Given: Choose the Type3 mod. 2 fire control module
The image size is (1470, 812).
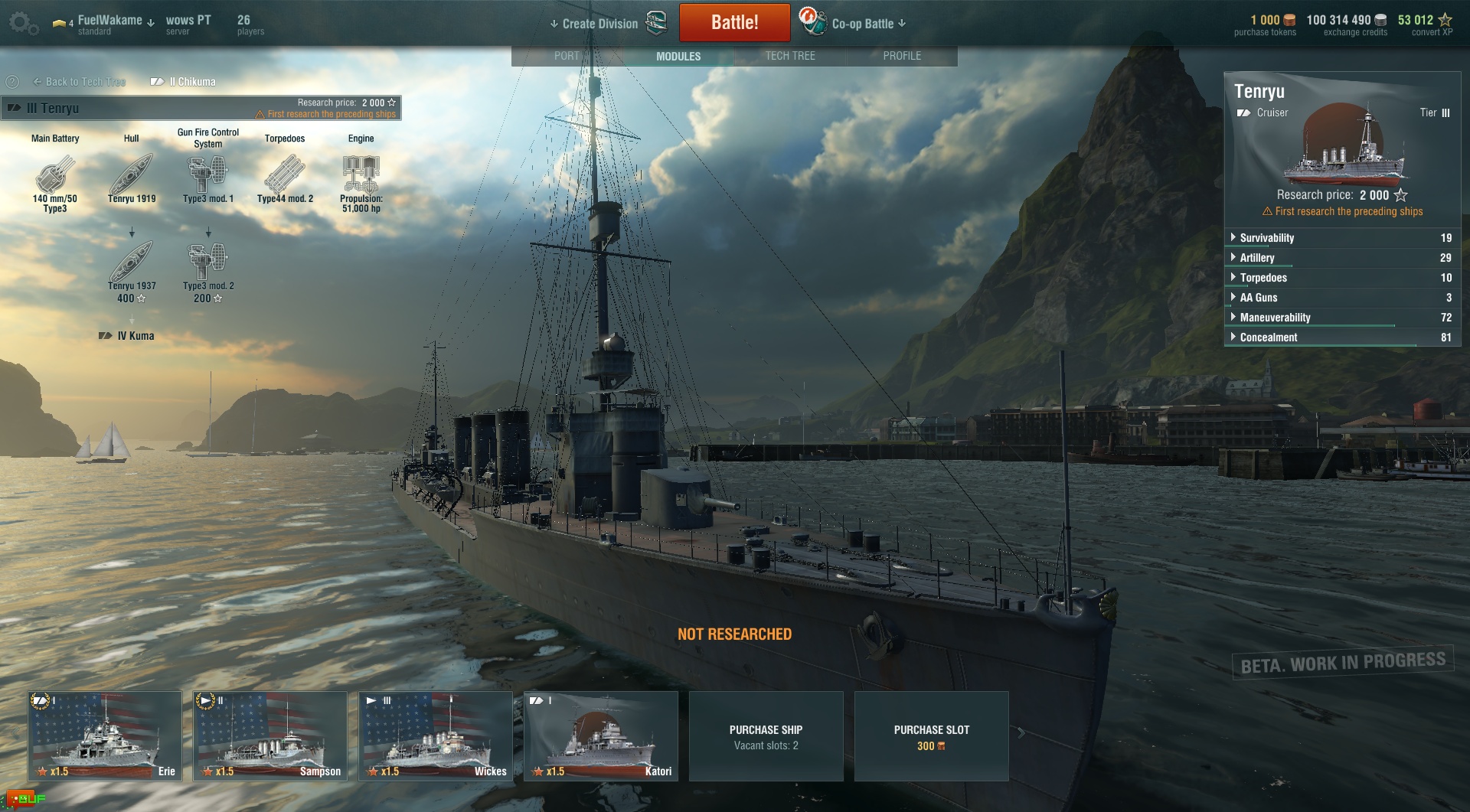Looking at the screenshot, I should pyautogui.click(x=208, y=264).
